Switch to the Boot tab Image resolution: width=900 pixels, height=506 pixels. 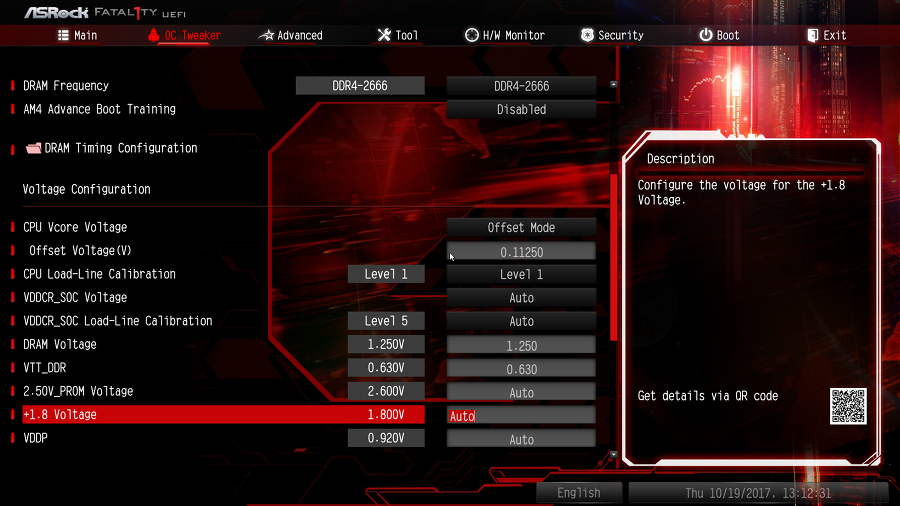coord(719,35)
